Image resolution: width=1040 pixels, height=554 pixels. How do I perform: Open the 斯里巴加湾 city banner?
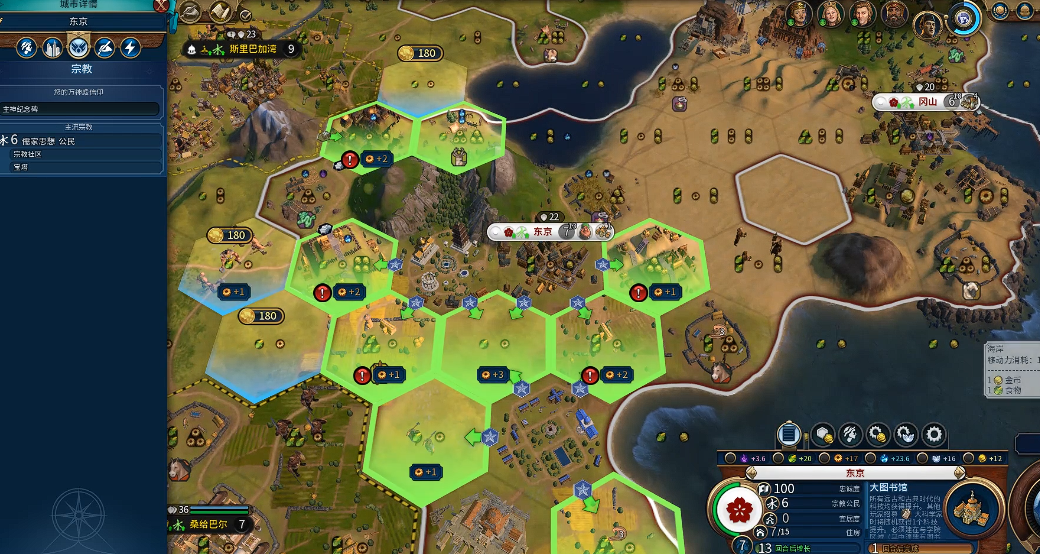coord(247,48)
